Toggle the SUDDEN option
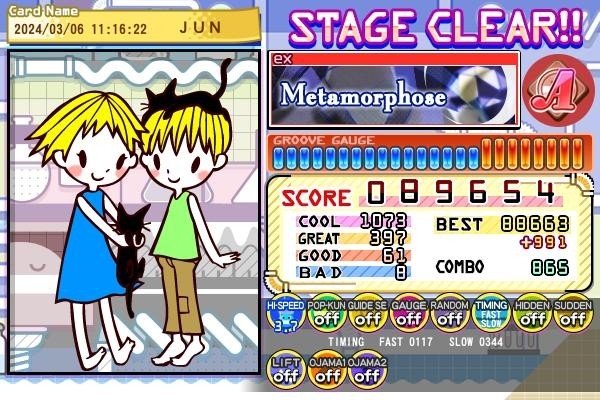Screen dimensions: 600x400 click(572, 315)
